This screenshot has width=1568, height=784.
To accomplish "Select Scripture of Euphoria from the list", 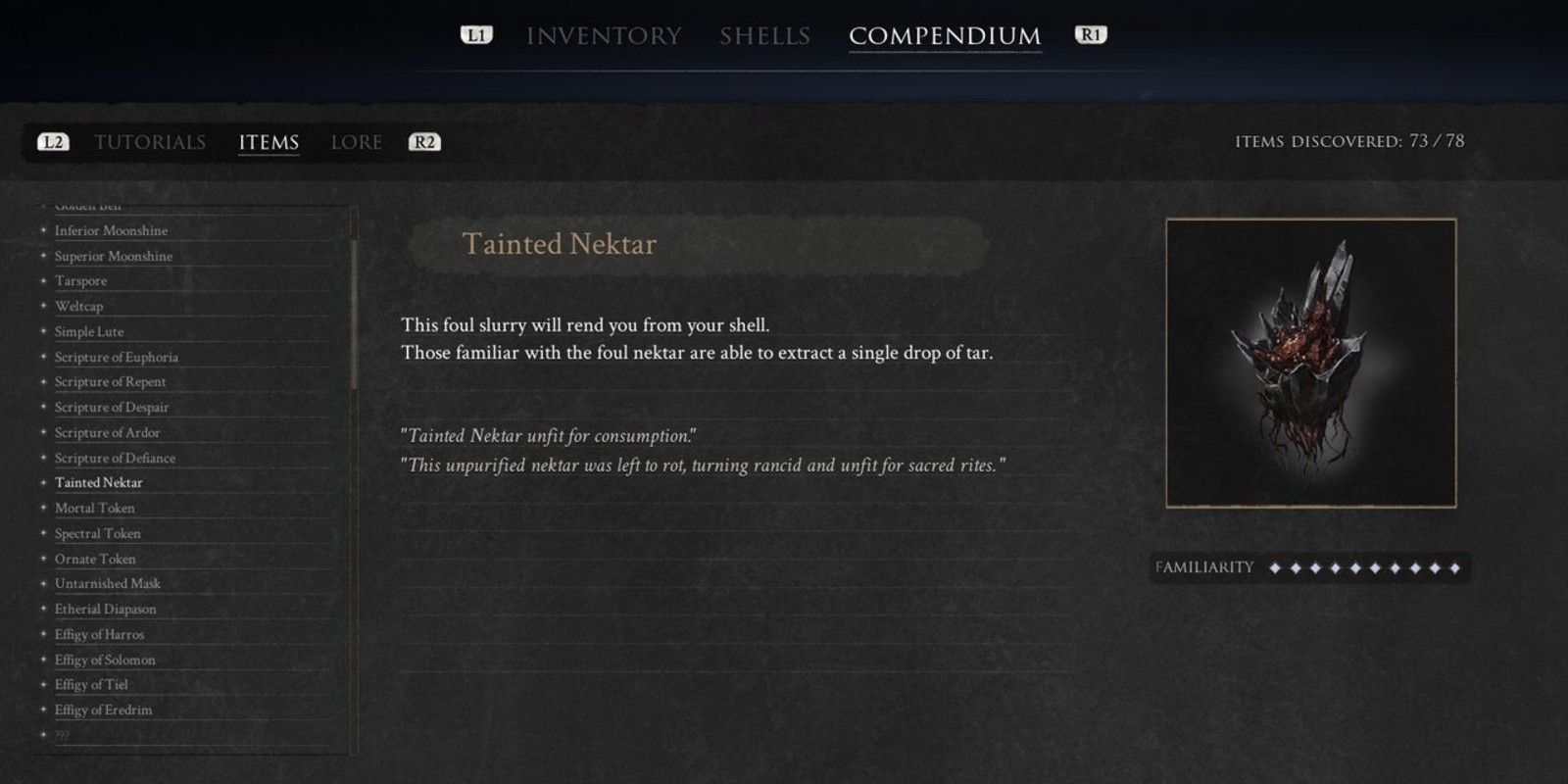I will pos(118,357).
